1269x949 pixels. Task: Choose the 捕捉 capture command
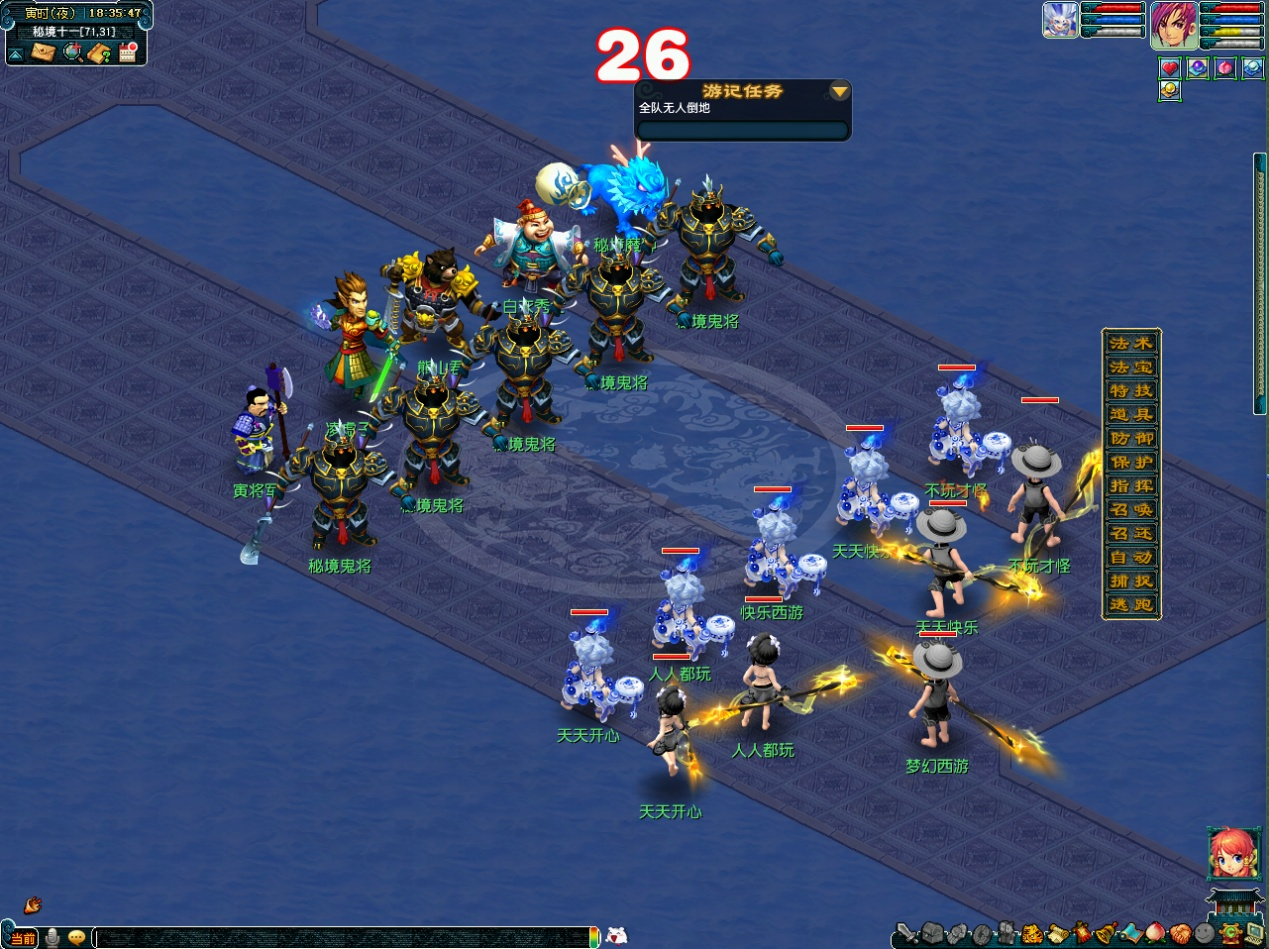tap(1131, 581)
